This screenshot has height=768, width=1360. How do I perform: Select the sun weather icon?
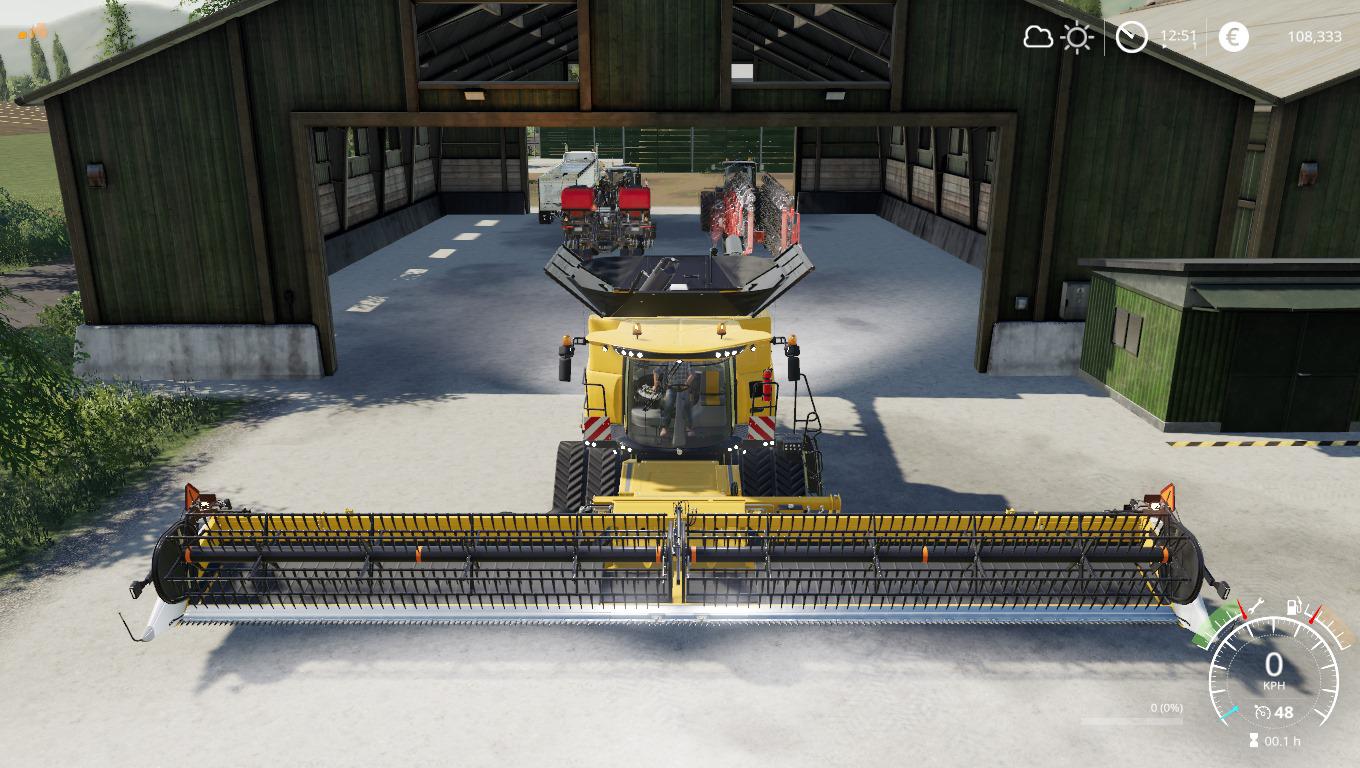click(x=1077, y=38)
